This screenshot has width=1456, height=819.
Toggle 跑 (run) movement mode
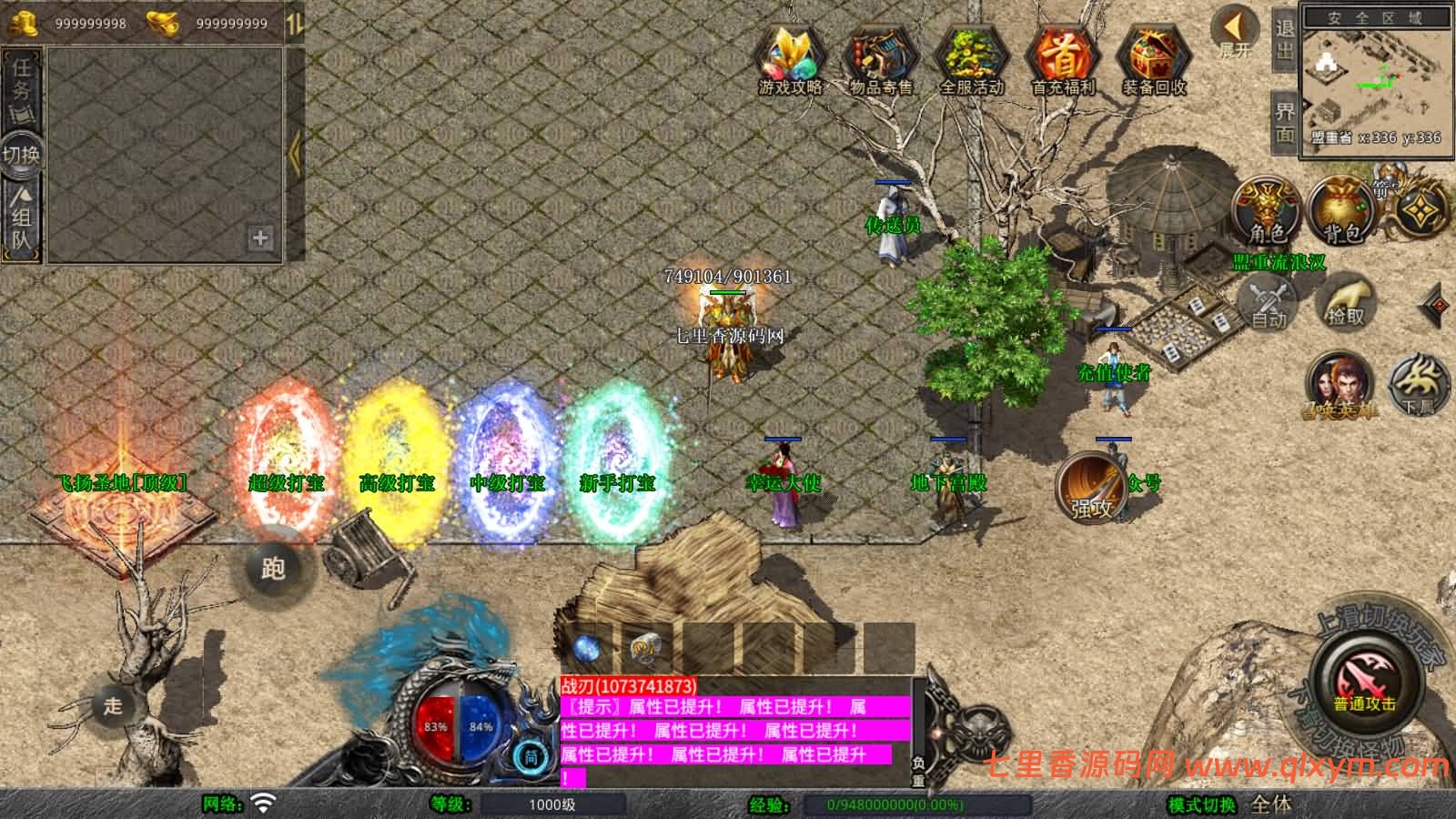tap(273, 571)
